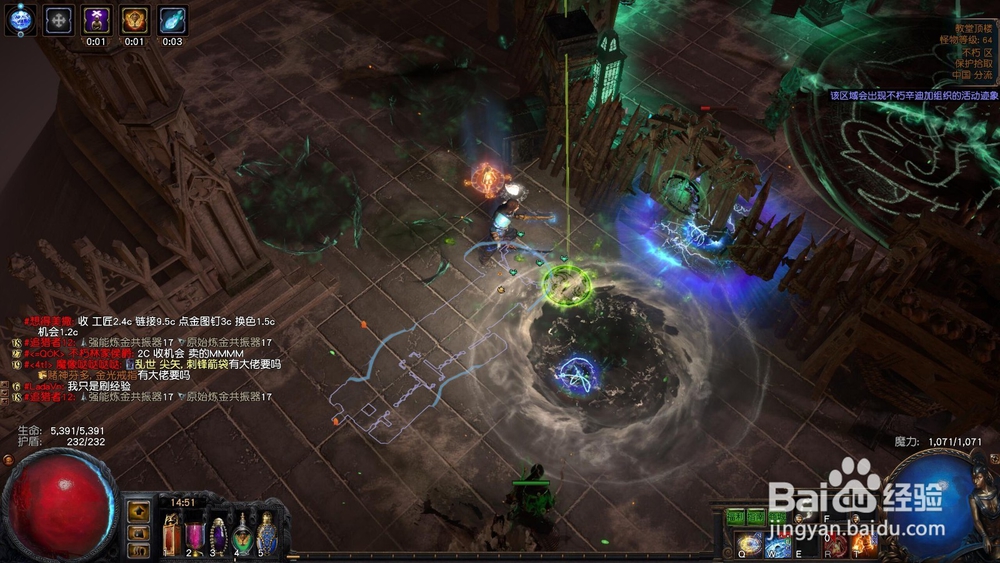Check the orange chalice buff icon
1000x563 pixels.
coord(134,19)
